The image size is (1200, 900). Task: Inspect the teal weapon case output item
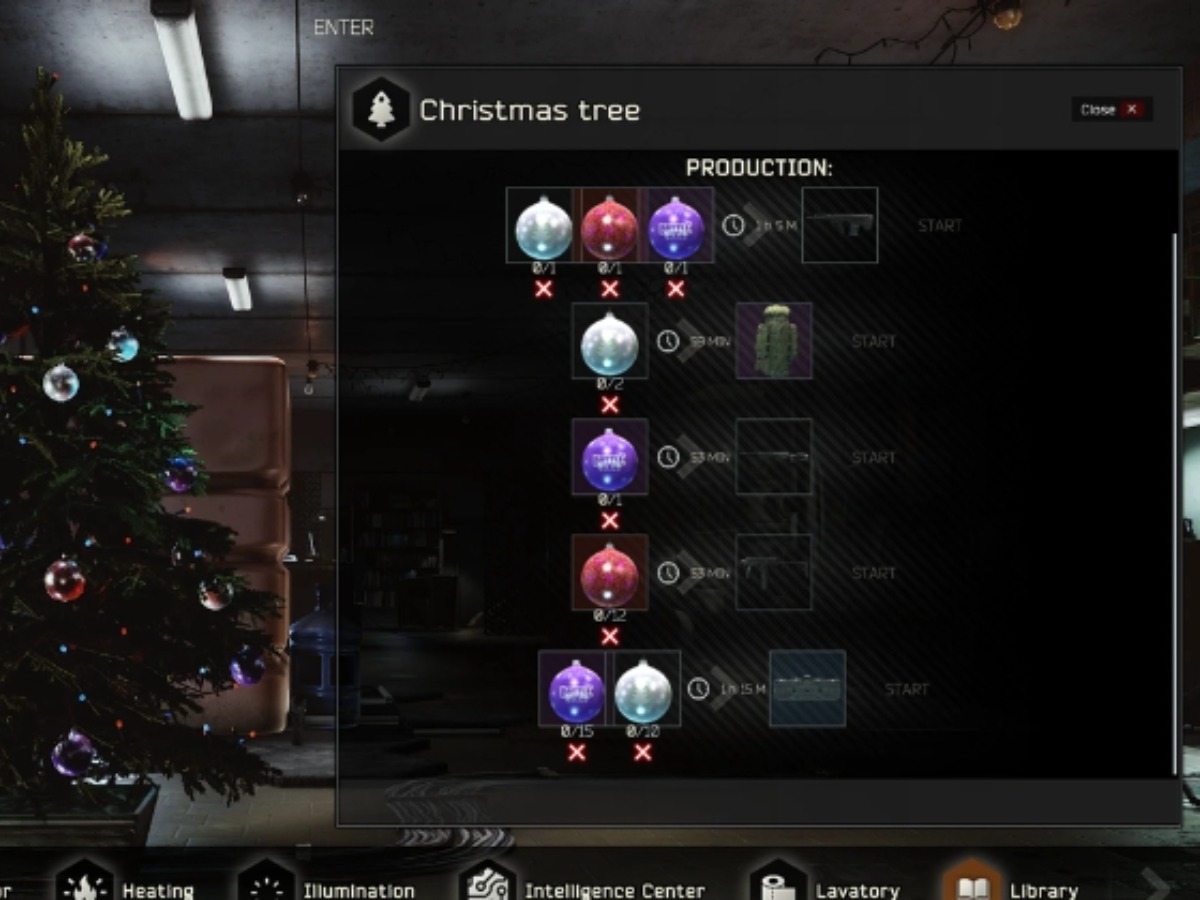tap(807, 689)
